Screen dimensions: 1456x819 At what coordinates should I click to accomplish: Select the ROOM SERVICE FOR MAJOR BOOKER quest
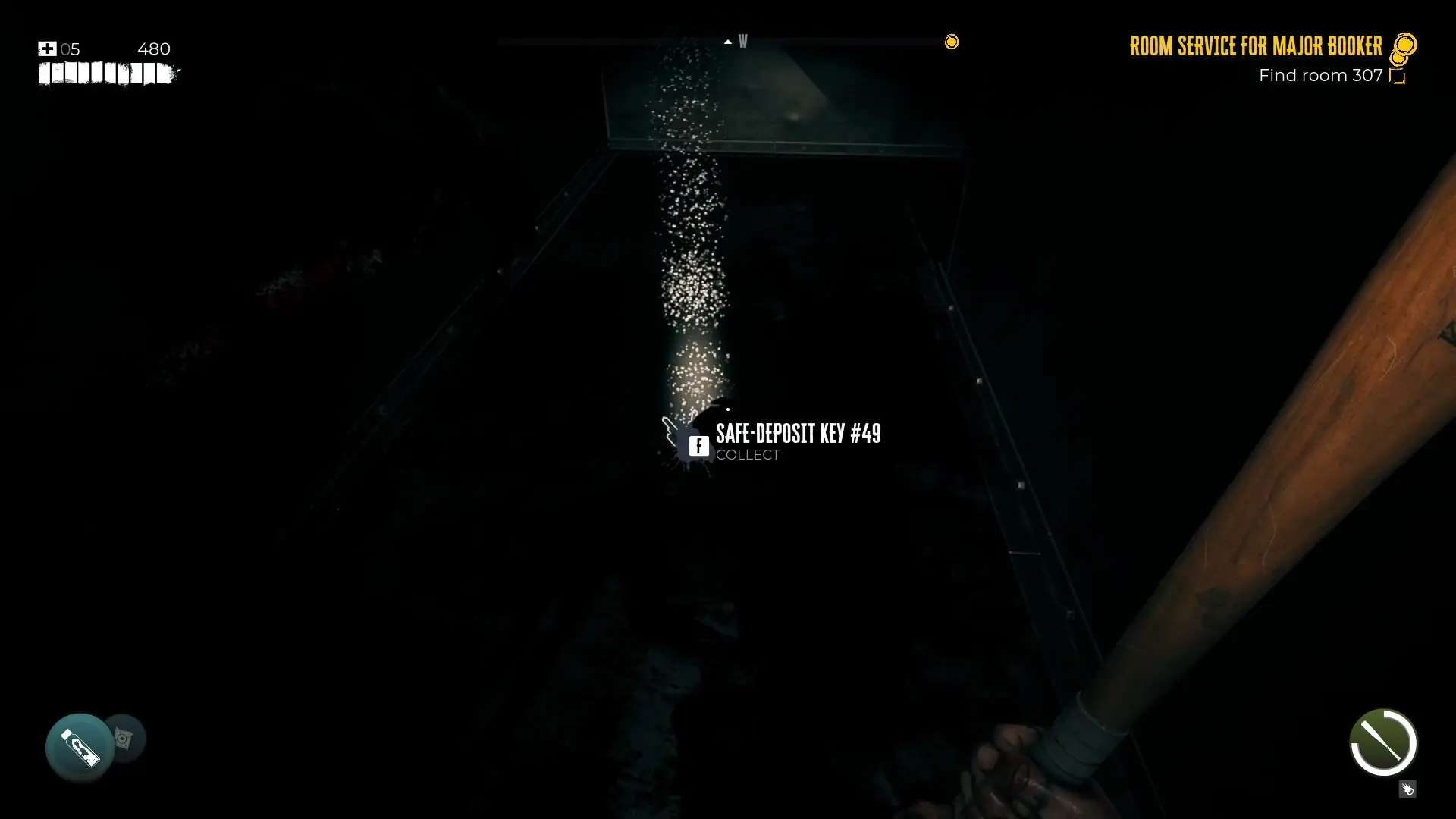[1255, 46]
